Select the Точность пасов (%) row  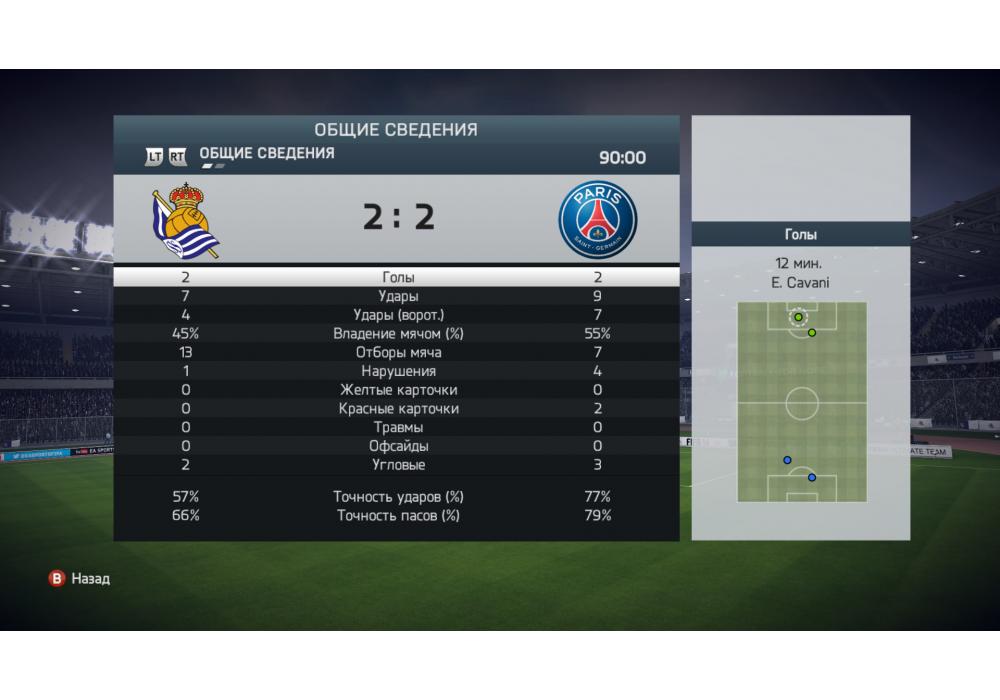pyautogui.click(x=398, y=516)
